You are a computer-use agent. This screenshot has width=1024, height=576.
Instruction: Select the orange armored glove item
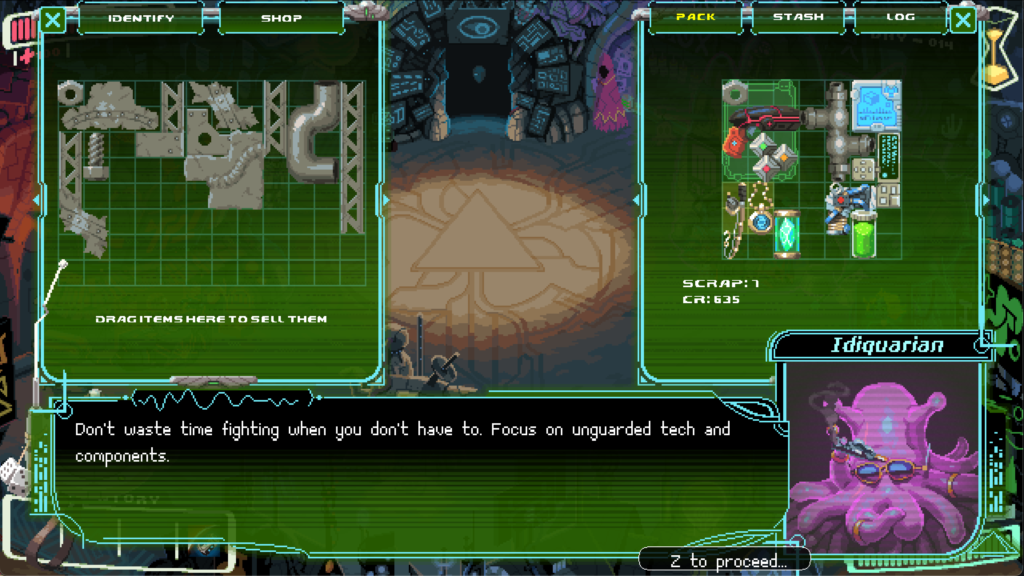735,143
